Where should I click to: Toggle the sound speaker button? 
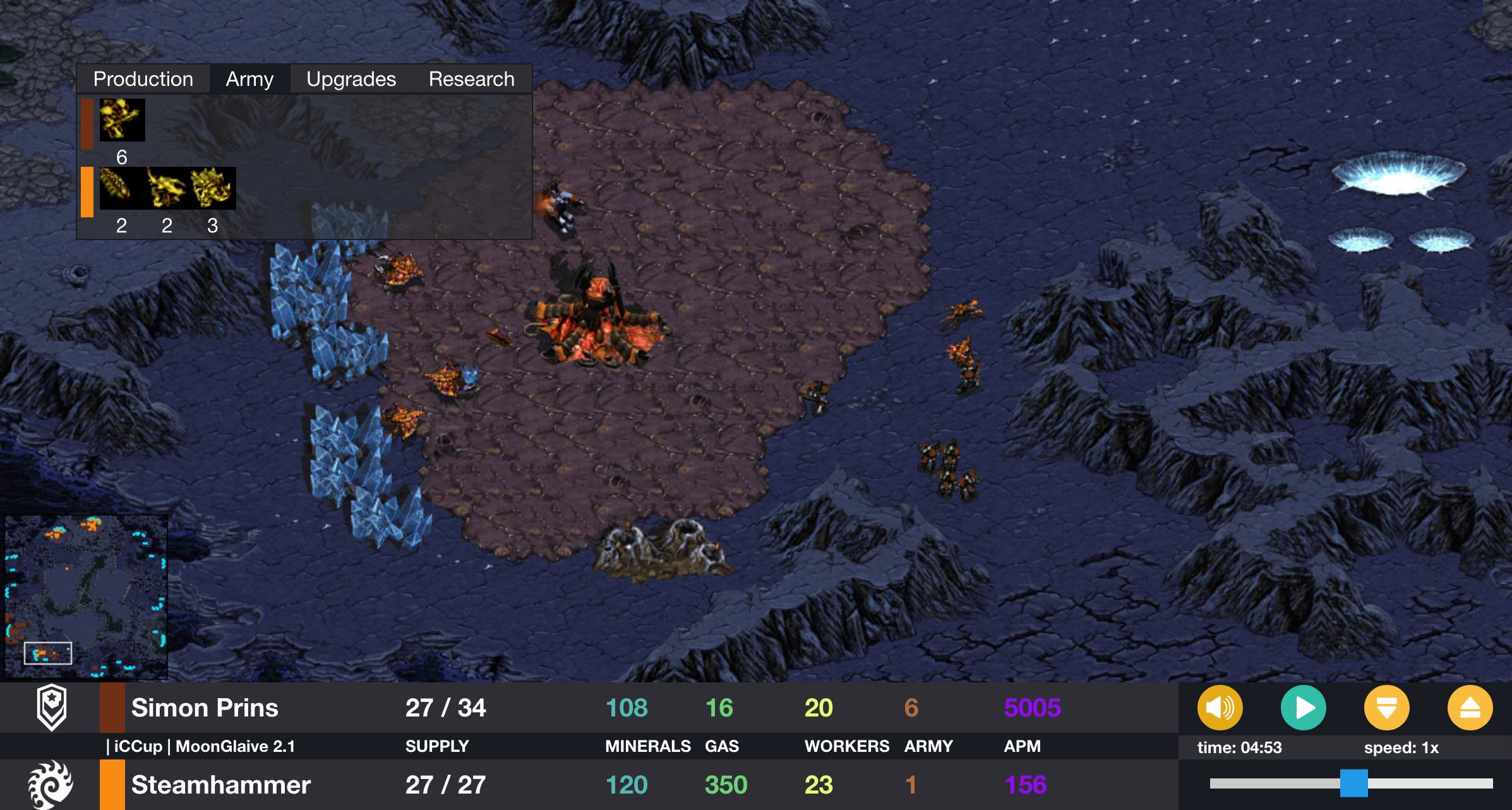[x=1220, y=708]
